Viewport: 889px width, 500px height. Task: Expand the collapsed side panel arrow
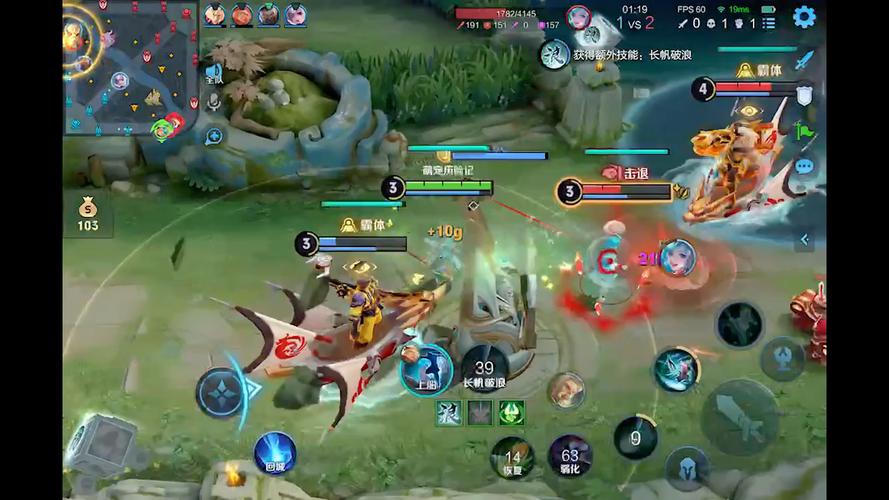click(804, 239)
